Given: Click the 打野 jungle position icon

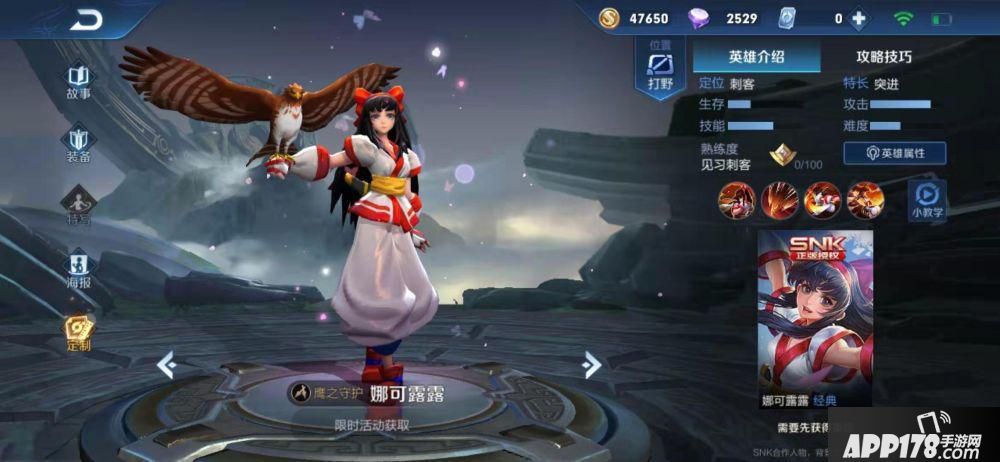Looking at the screenshot, I should pos(660,68).
